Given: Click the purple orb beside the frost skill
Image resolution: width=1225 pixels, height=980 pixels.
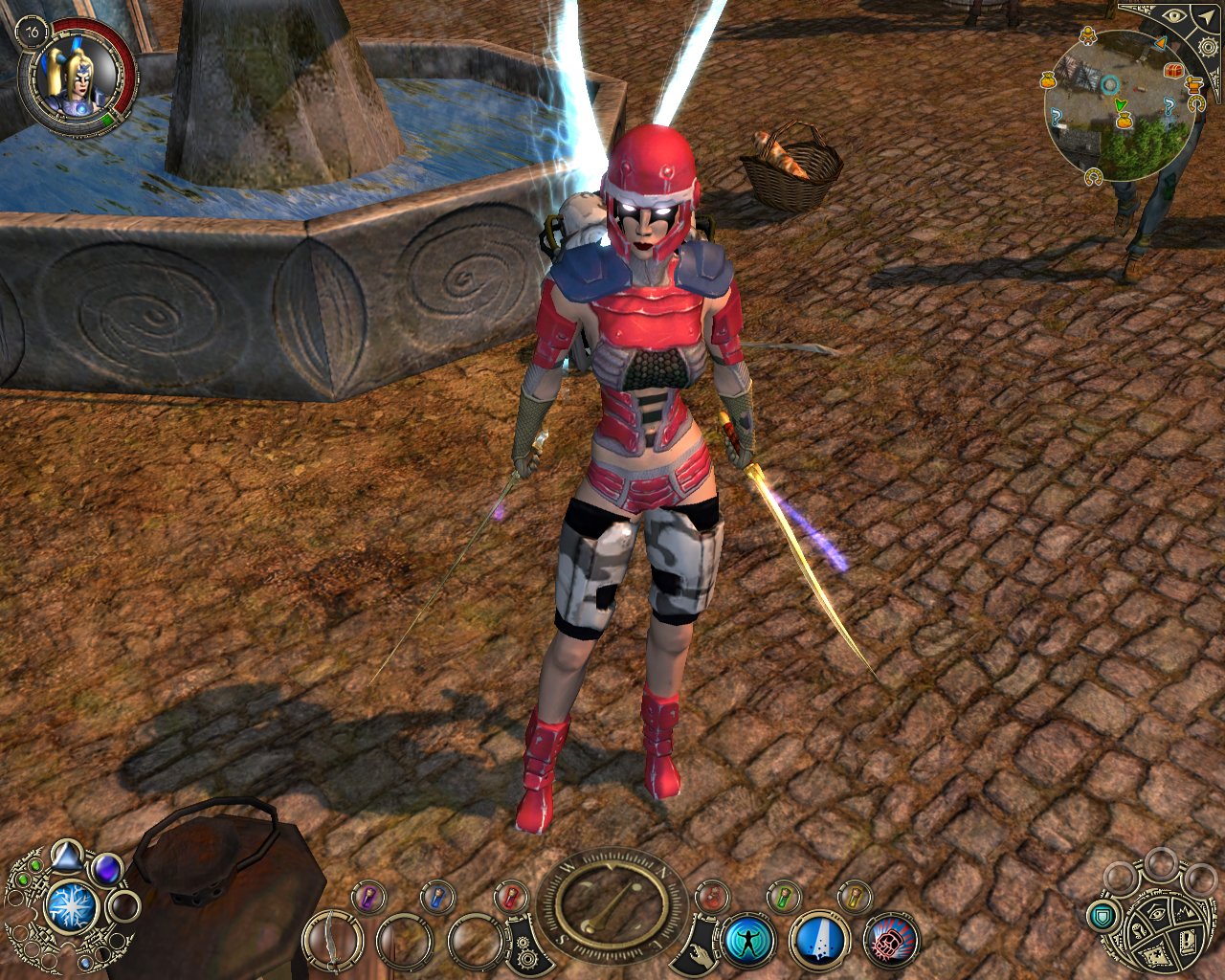Looking at the screenshot, I should pyautogui.click(x=107, y=870).
